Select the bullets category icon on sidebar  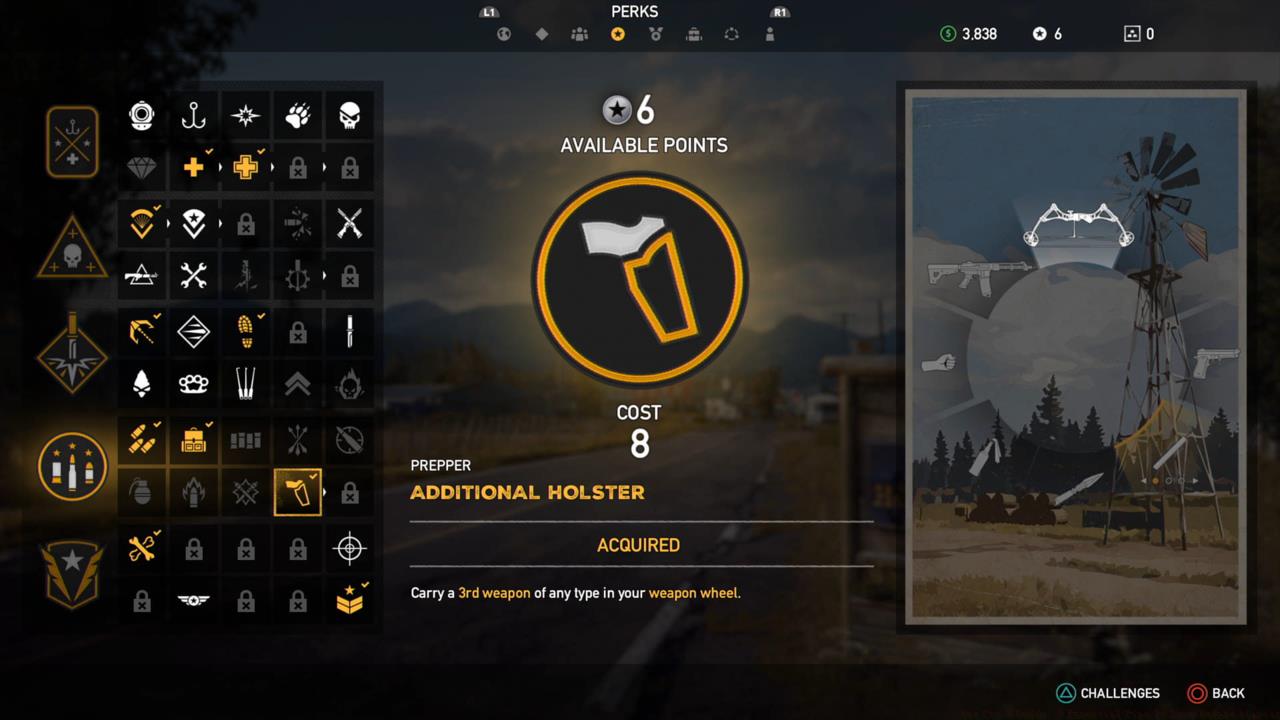click(71, 466)
